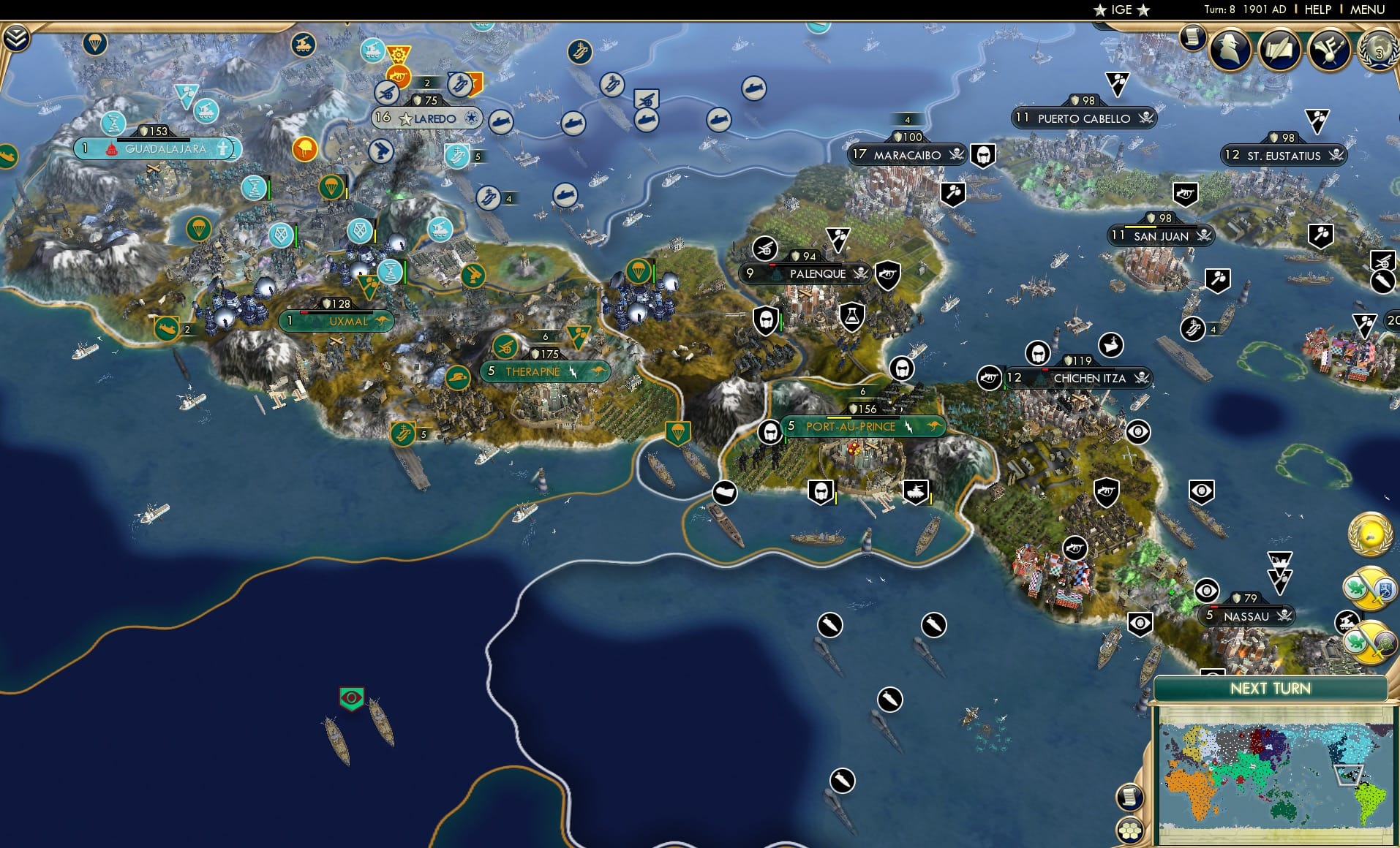The height and width of the screenshot is (848, 1400).
Task: Open the Social Policies quill-and-scroll icon
Action: click(1281, 50)
